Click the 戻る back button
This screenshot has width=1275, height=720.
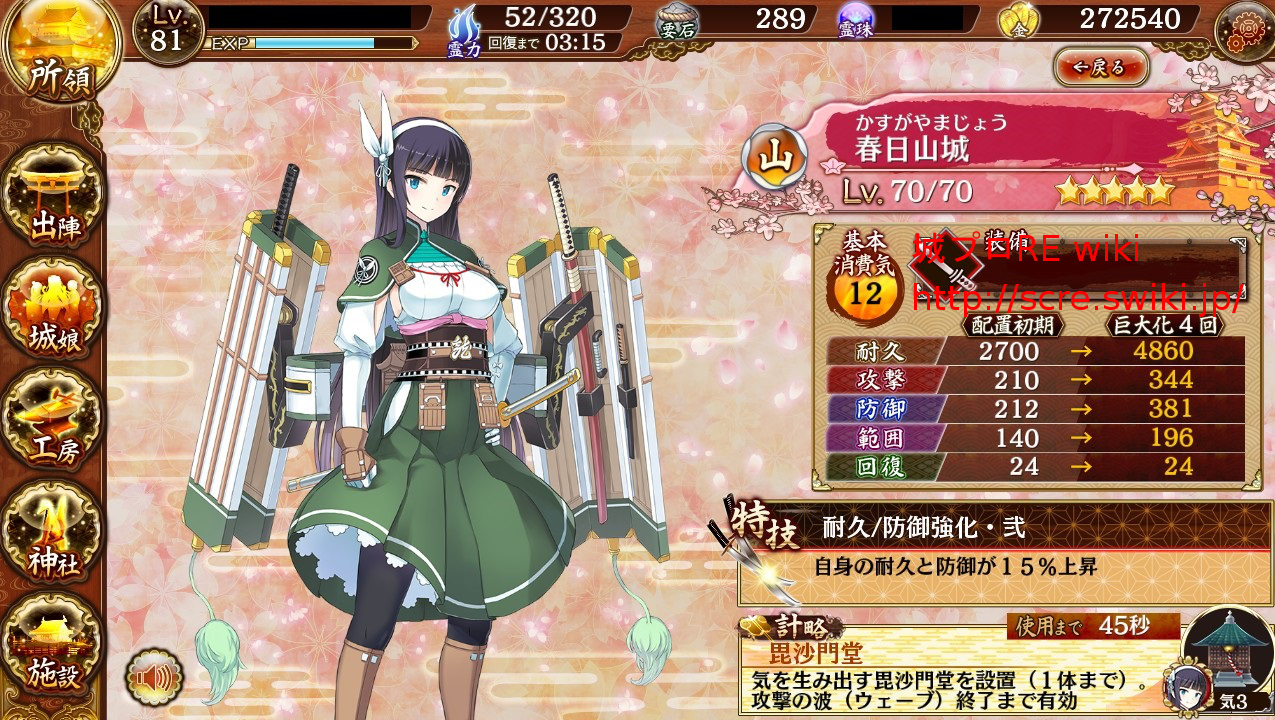click(1100, 67)
